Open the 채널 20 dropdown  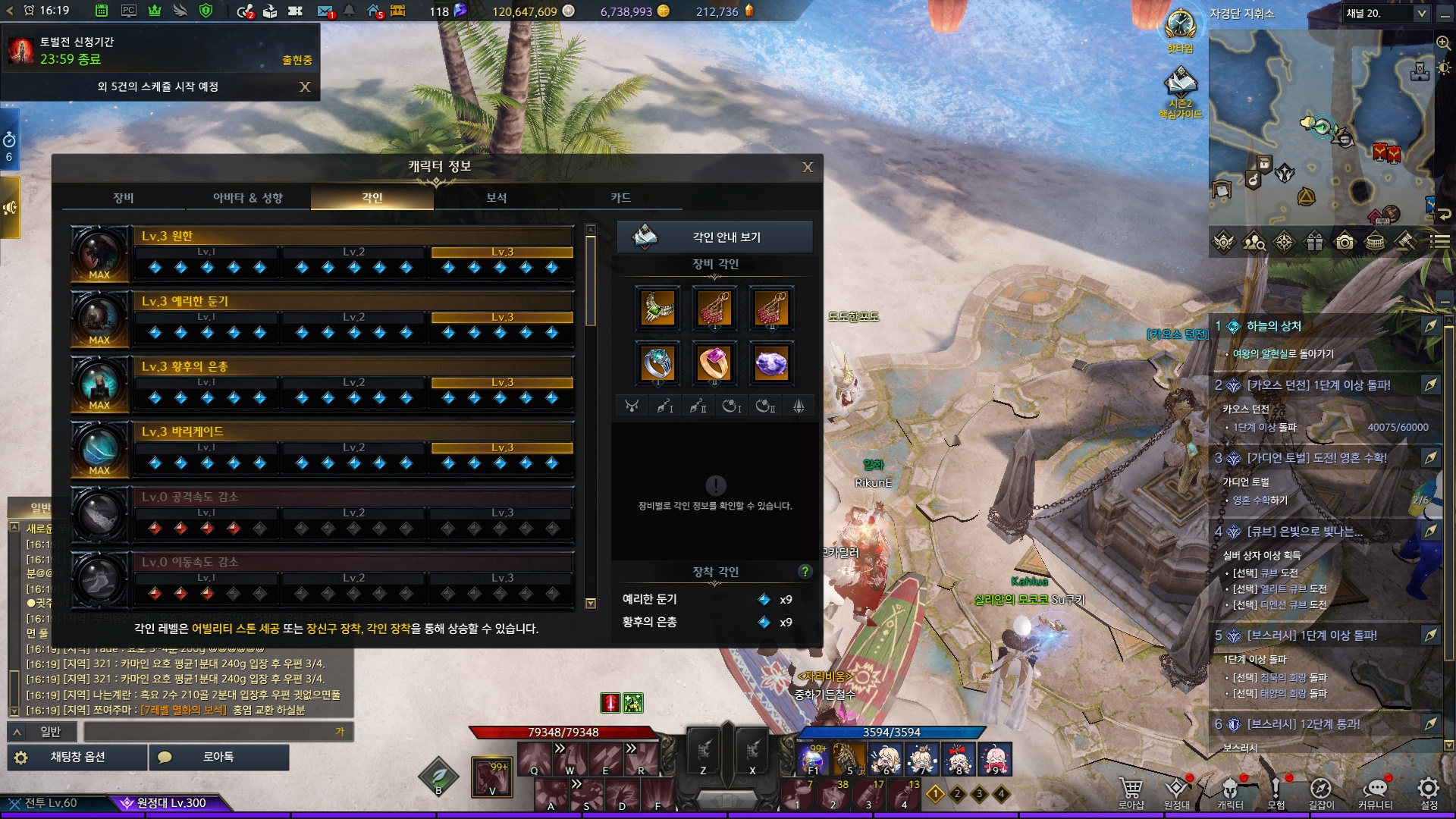(1385, 14)
